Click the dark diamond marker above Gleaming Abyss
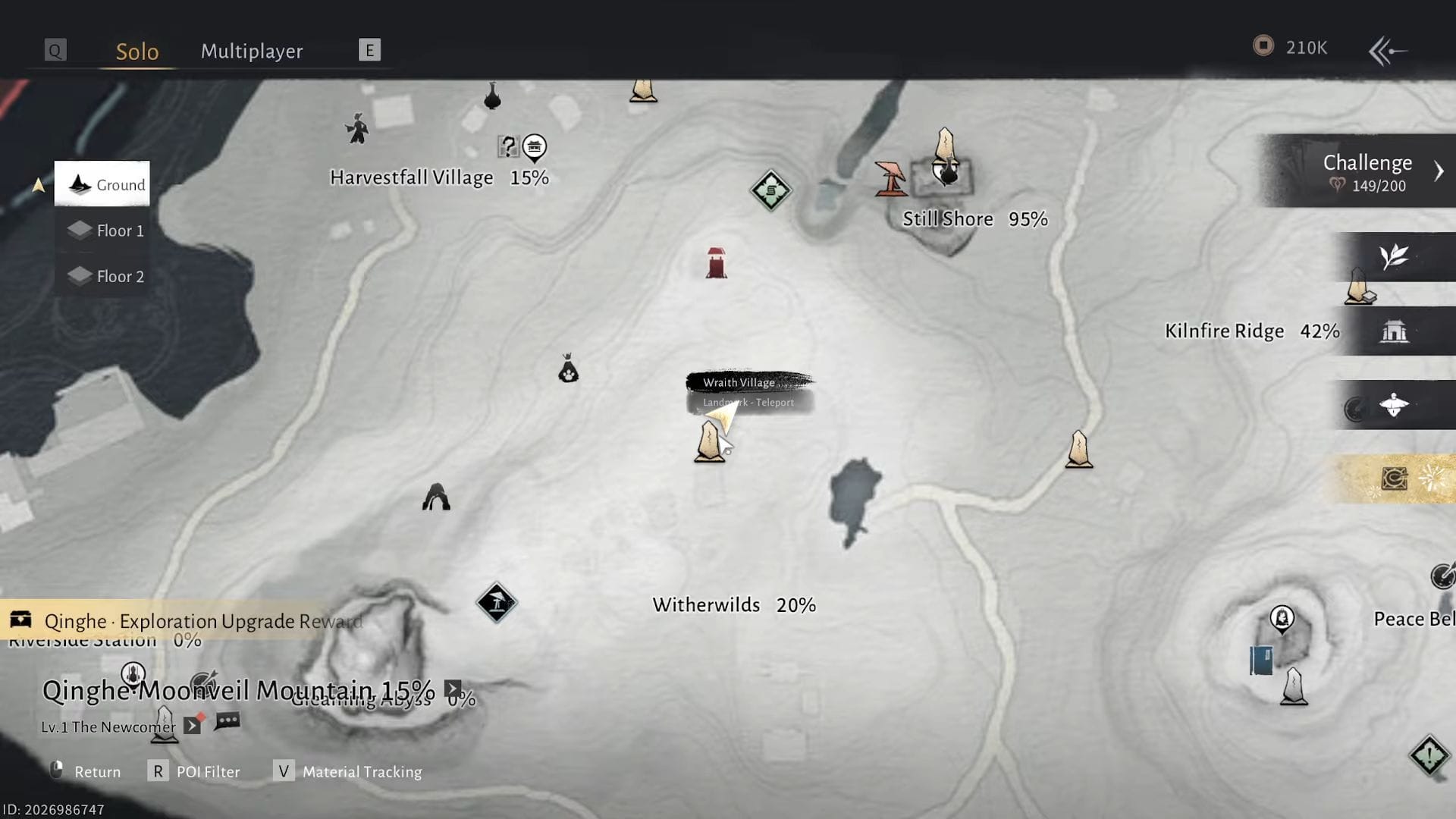 click(x=497, y=601)
